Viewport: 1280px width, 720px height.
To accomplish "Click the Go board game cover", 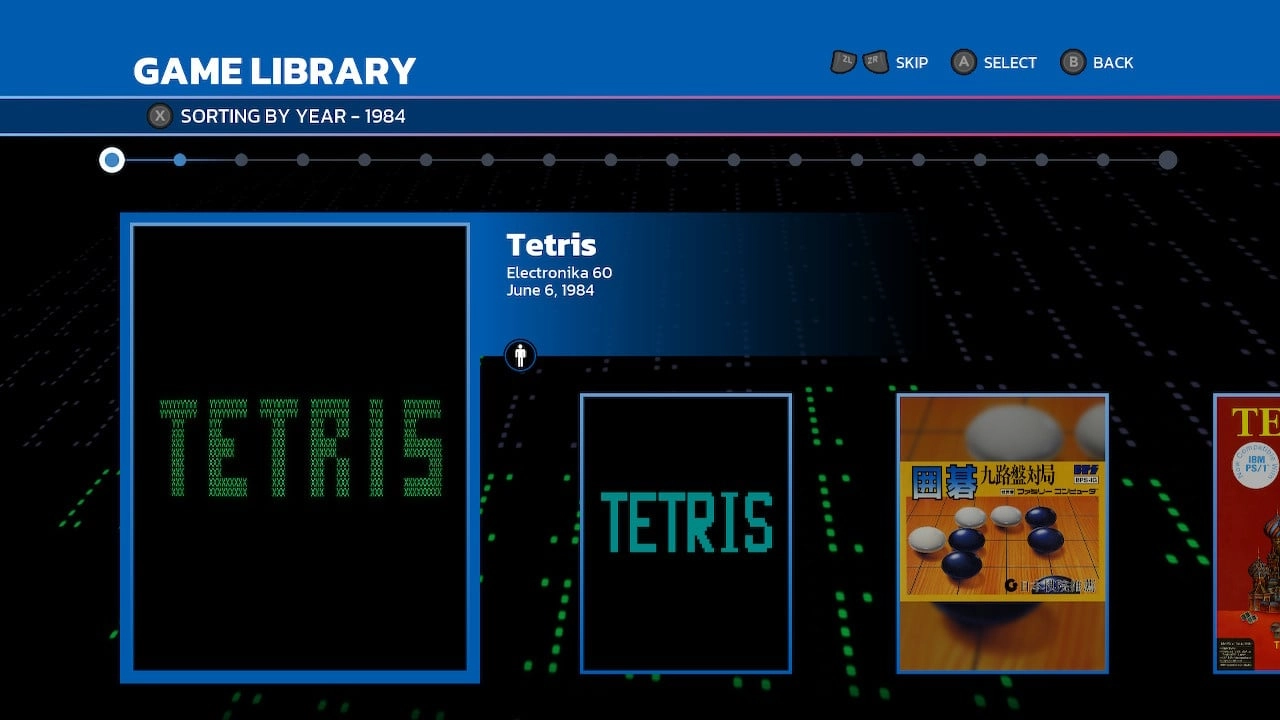I will (x=1003, y=531).
